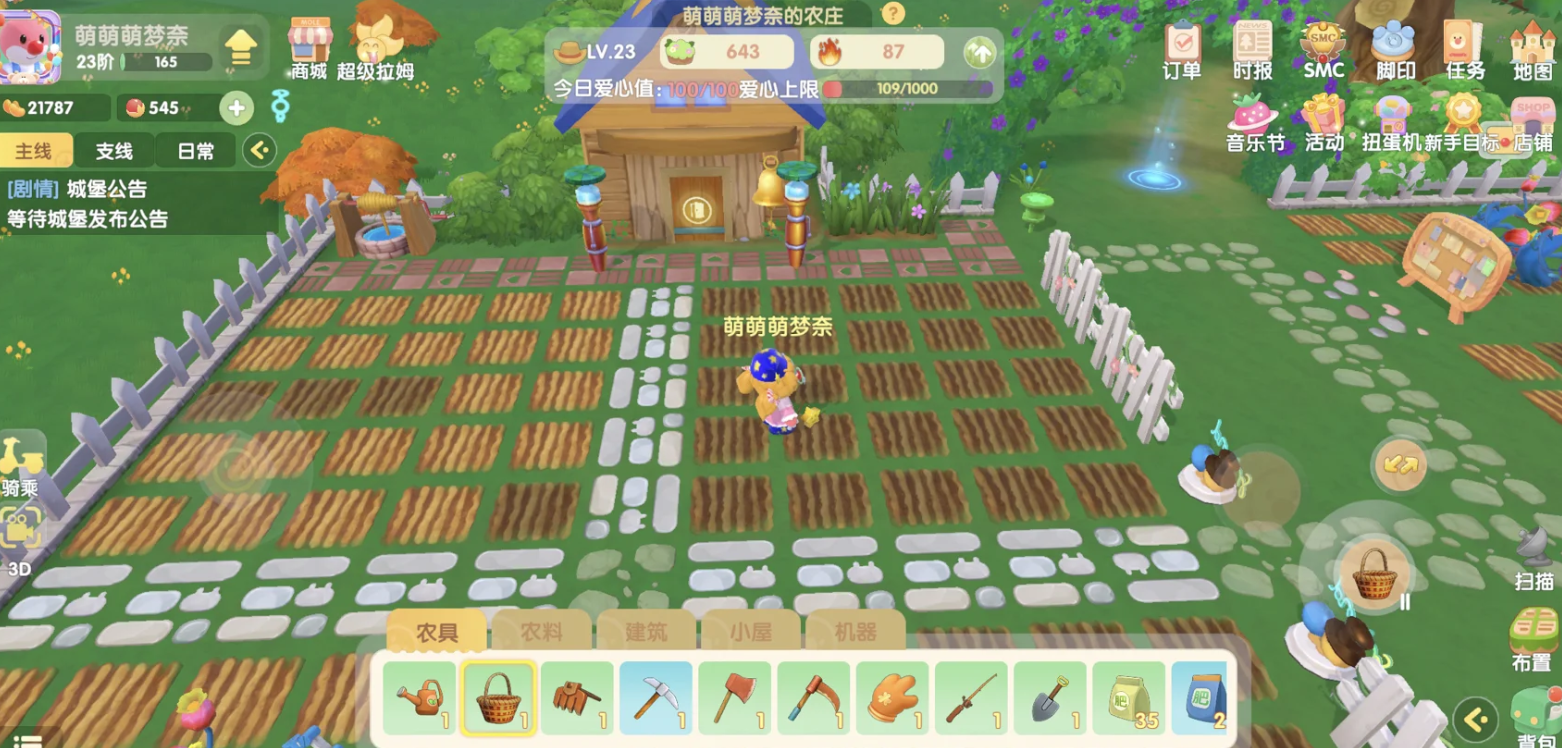Open the 地图 castle map icon
1562x748 pixels.
click(1532, 49)
